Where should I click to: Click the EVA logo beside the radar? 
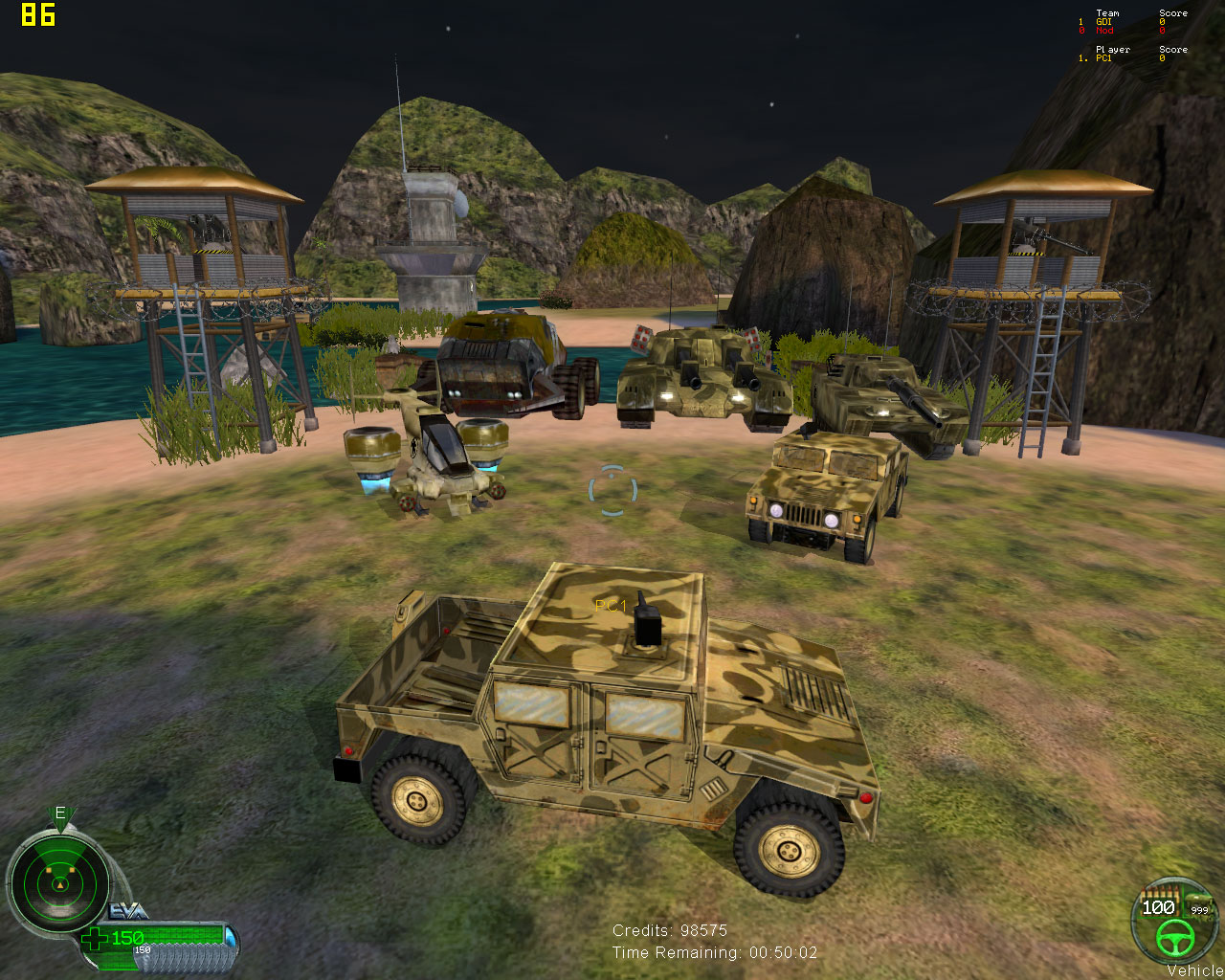click(x=128, y=910)
